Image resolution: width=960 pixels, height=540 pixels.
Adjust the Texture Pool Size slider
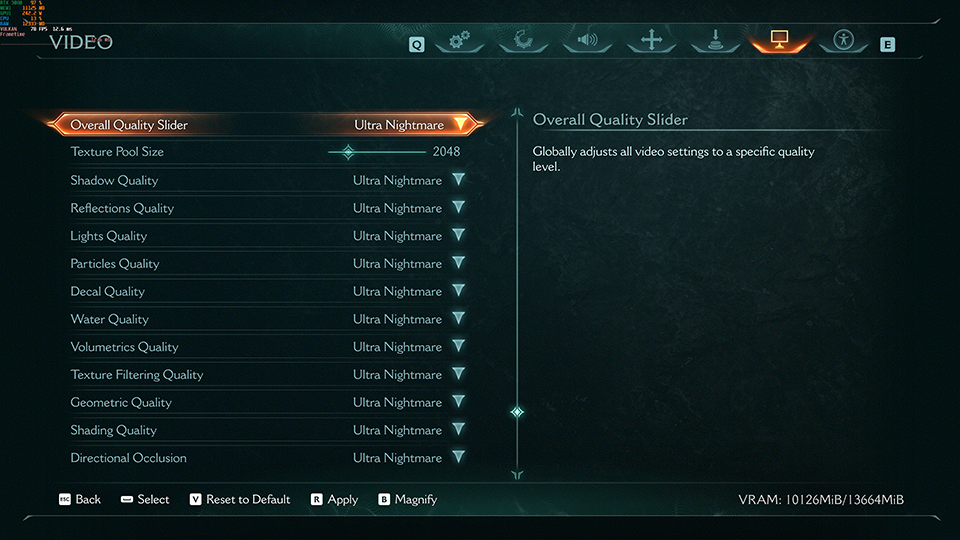[348, 152]
